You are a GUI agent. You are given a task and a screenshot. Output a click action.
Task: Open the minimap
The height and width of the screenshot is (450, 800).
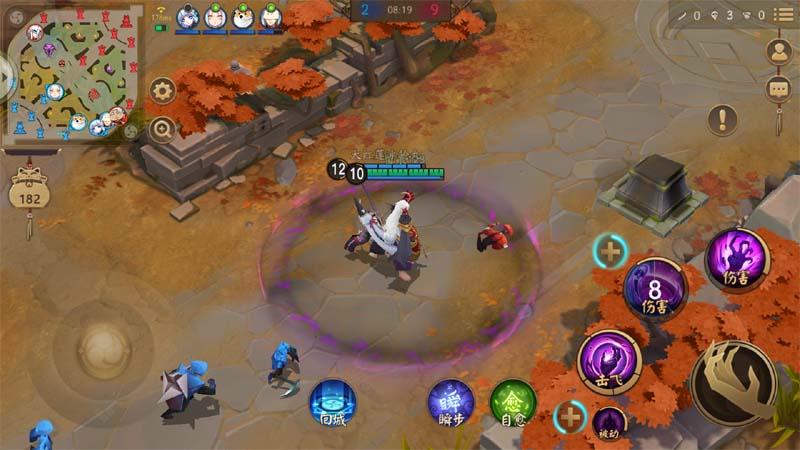[72, 77]
